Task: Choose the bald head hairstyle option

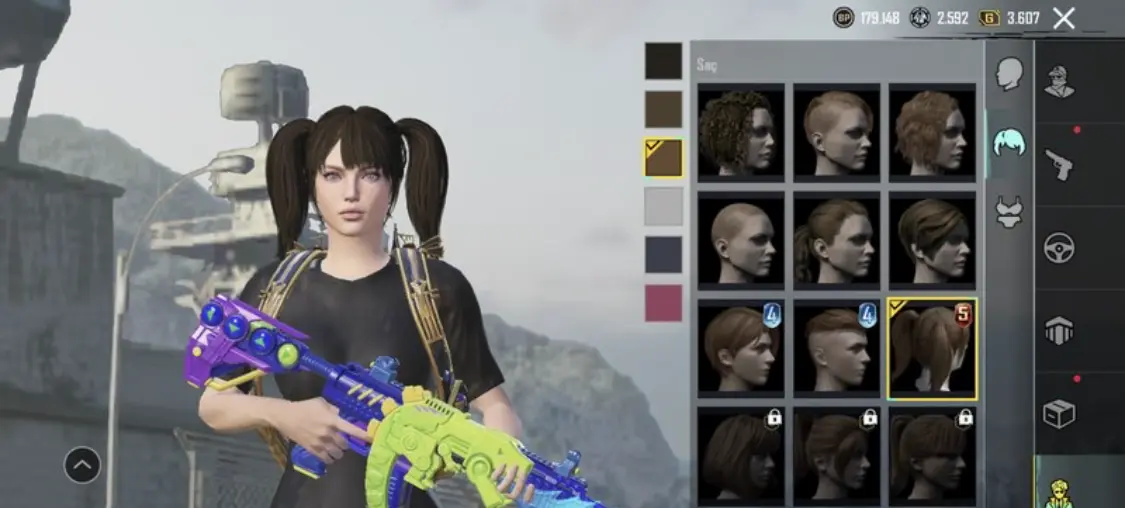Action: [x=741, y=240]
